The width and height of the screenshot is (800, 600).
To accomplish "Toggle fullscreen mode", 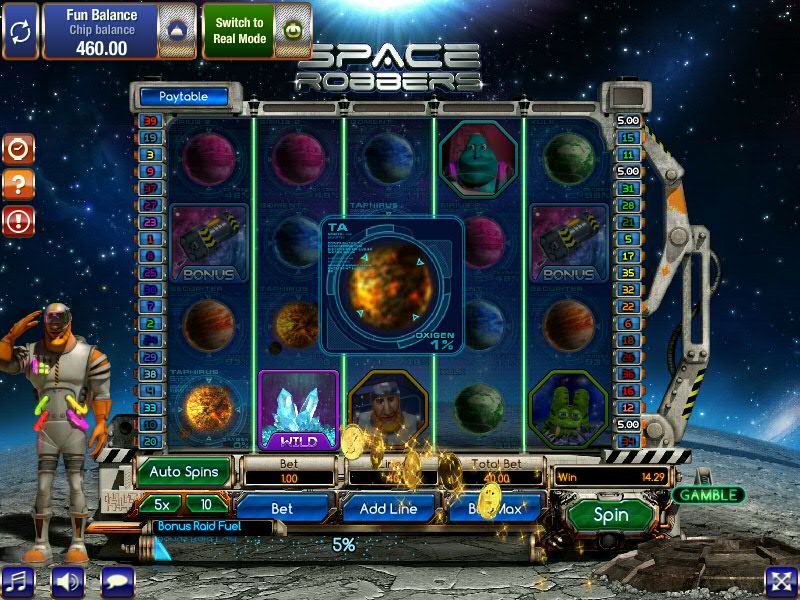I will (780, 581).
